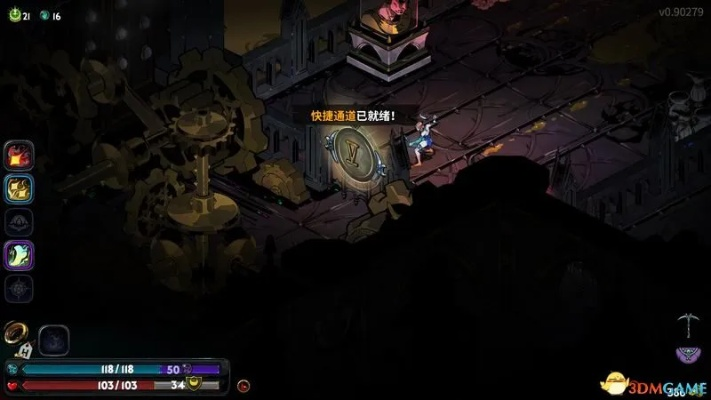Viewport: 711px width, 400px height.
Task: Click the dark square slot beside the keepsake
Action: click(x=53, y=340)
